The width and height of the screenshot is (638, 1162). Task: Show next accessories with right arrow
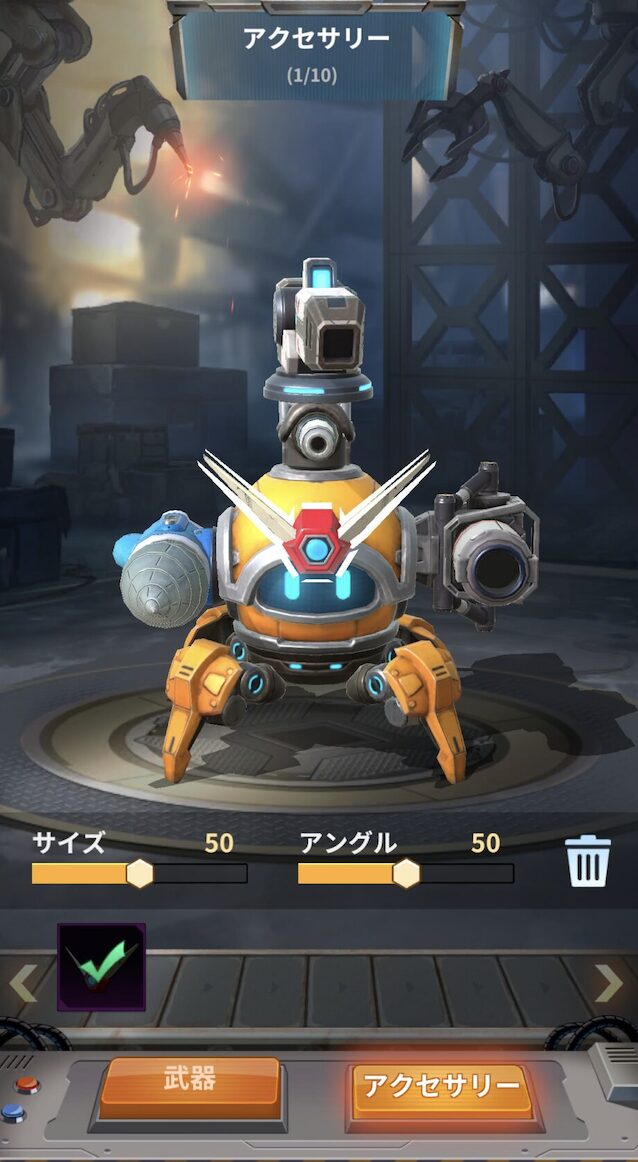608,983
